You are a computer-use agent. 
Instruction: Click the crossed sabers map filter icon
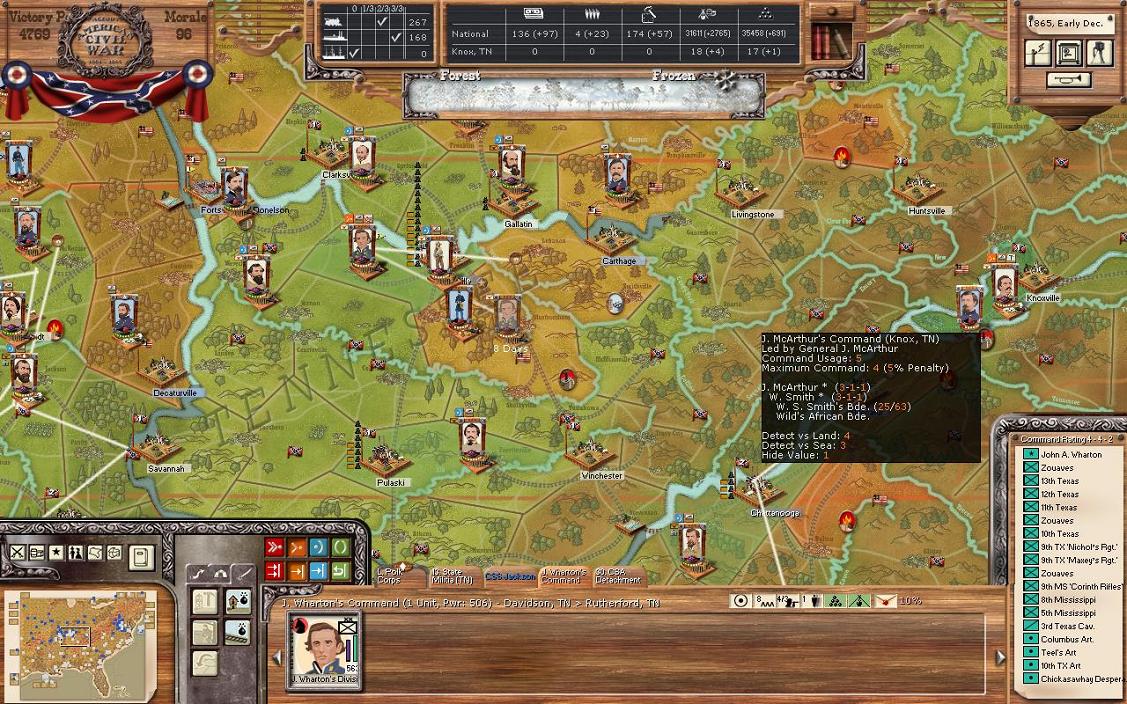[x=18, y=552]
